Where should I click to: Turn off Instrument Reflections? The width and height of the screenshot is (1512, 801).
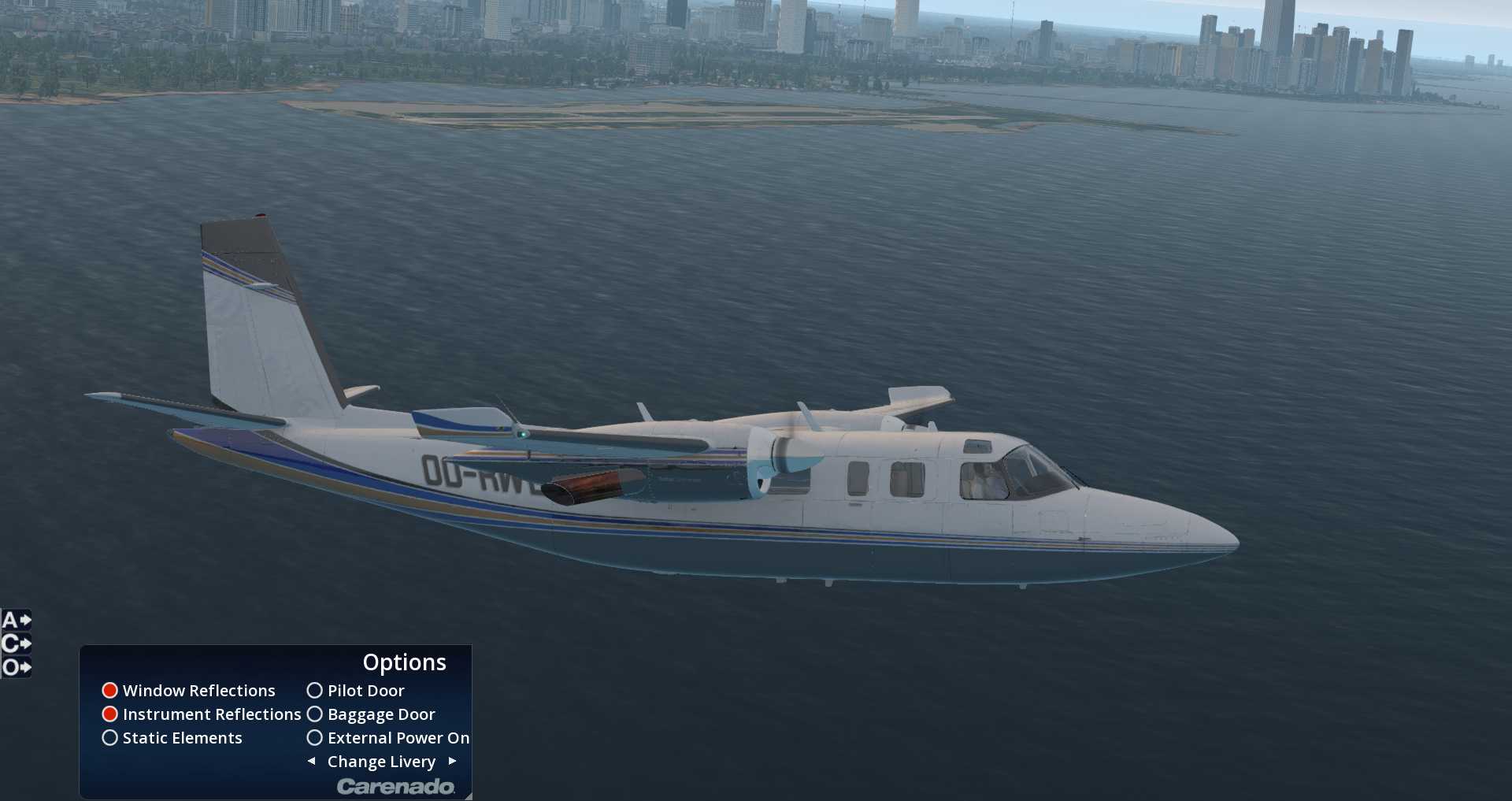[110, 714]
